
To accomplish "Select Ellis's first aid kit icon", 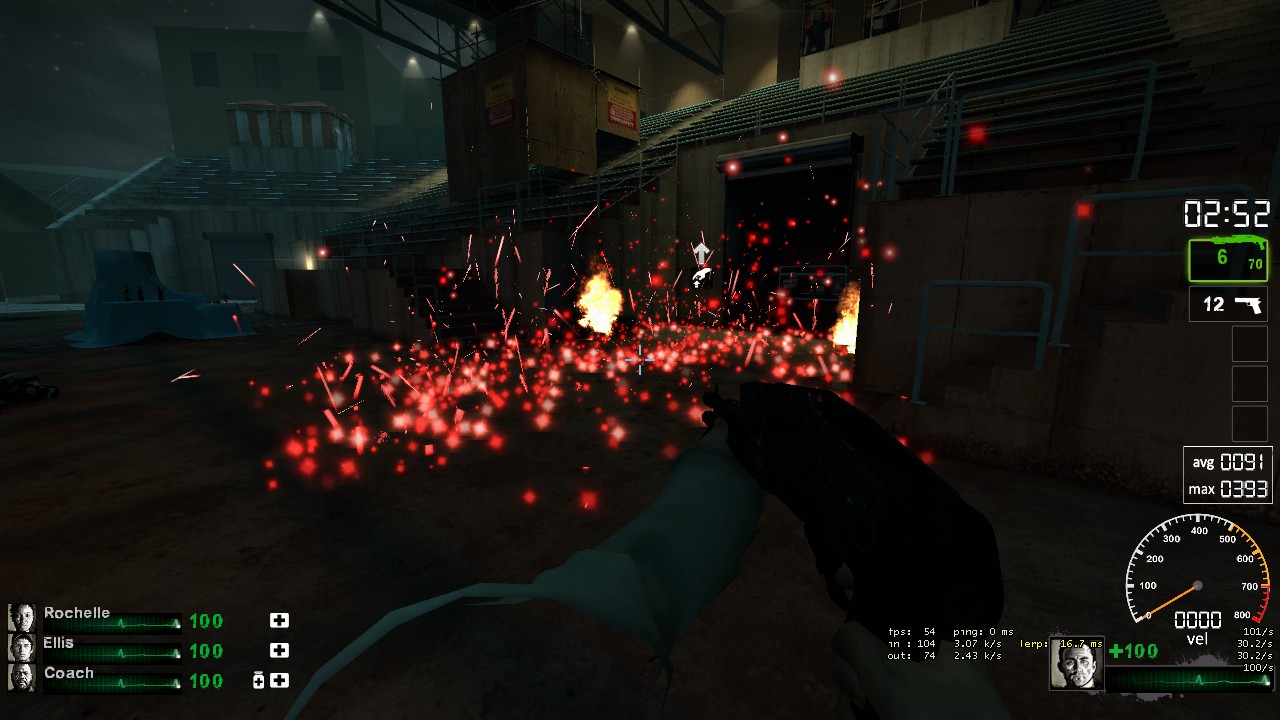I will tap(279, 651).
